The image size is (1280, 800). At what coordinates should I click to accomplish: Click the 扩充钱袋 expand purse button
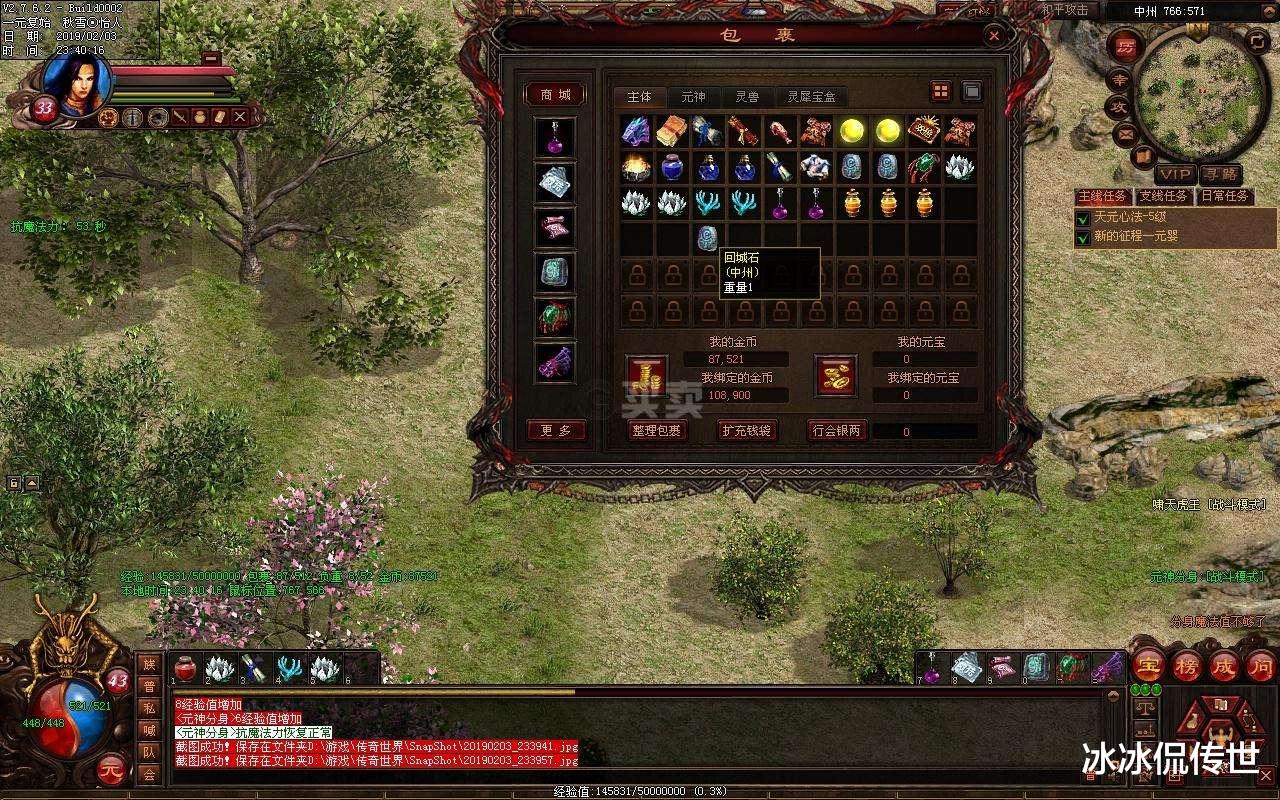pyautogui.click(x=745, y=431)
